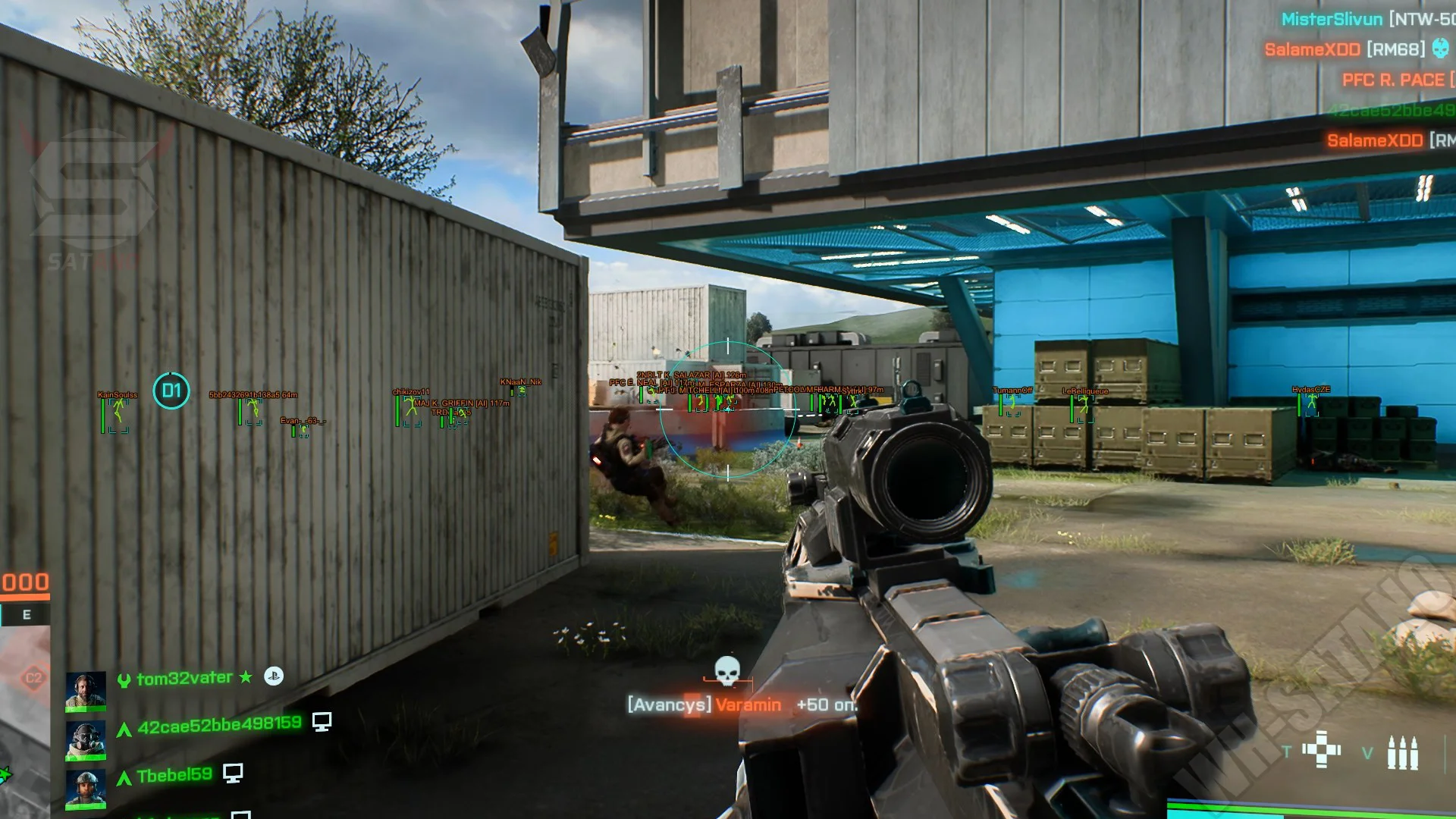The image size is (1456, 819).
Task: Select the three-bullets ammo icon
Action: click(x=1402, y=752)
